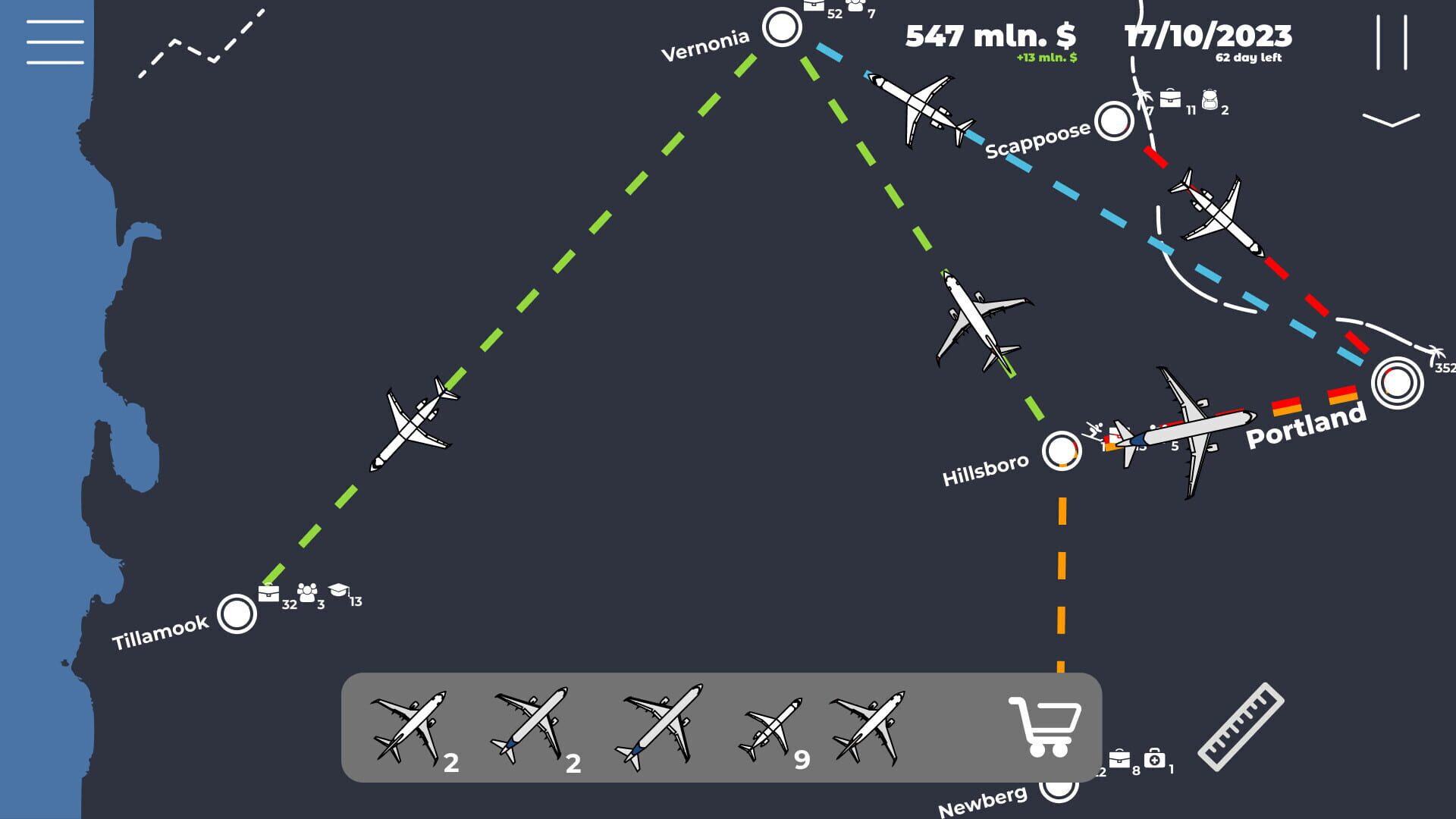Select the Hillsboro airport
This screenshot has height=819, width=1456.
tap(1062, 452)
